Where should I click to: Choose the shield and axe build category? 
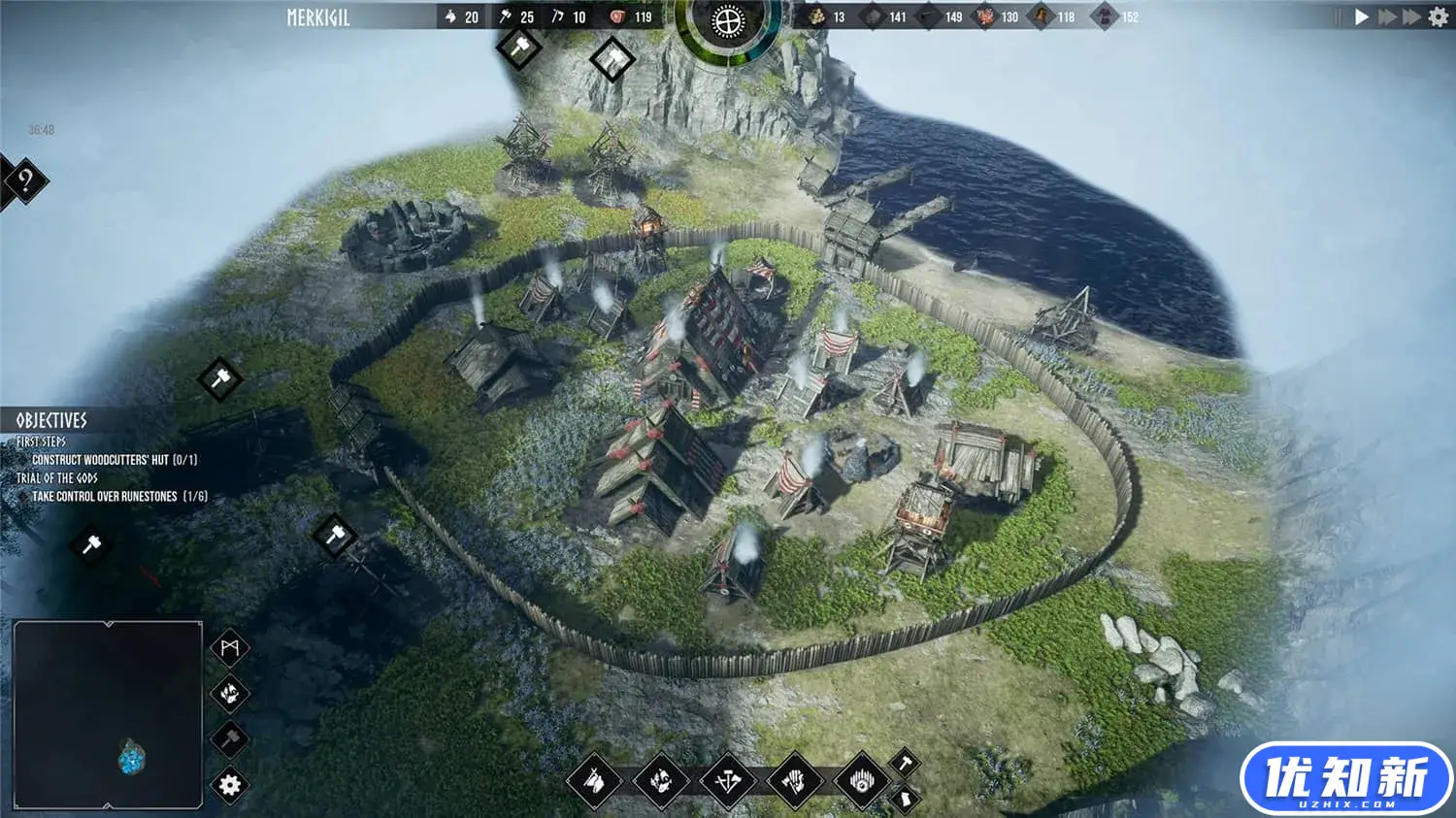click(x=795, y=780)
